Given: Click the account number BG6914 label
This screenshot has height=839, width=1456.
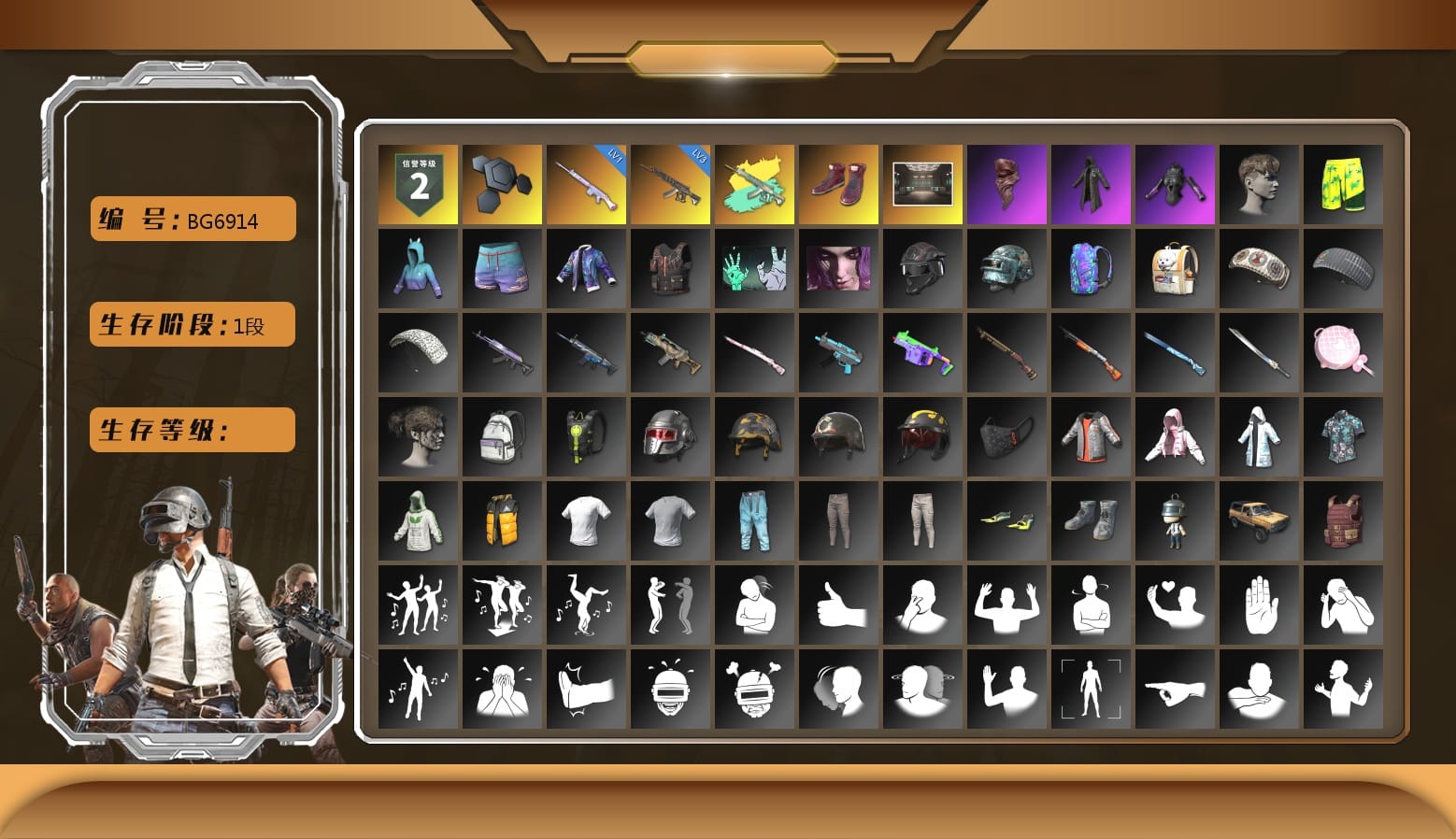Looking at the screenshot, I should (192, 219).
